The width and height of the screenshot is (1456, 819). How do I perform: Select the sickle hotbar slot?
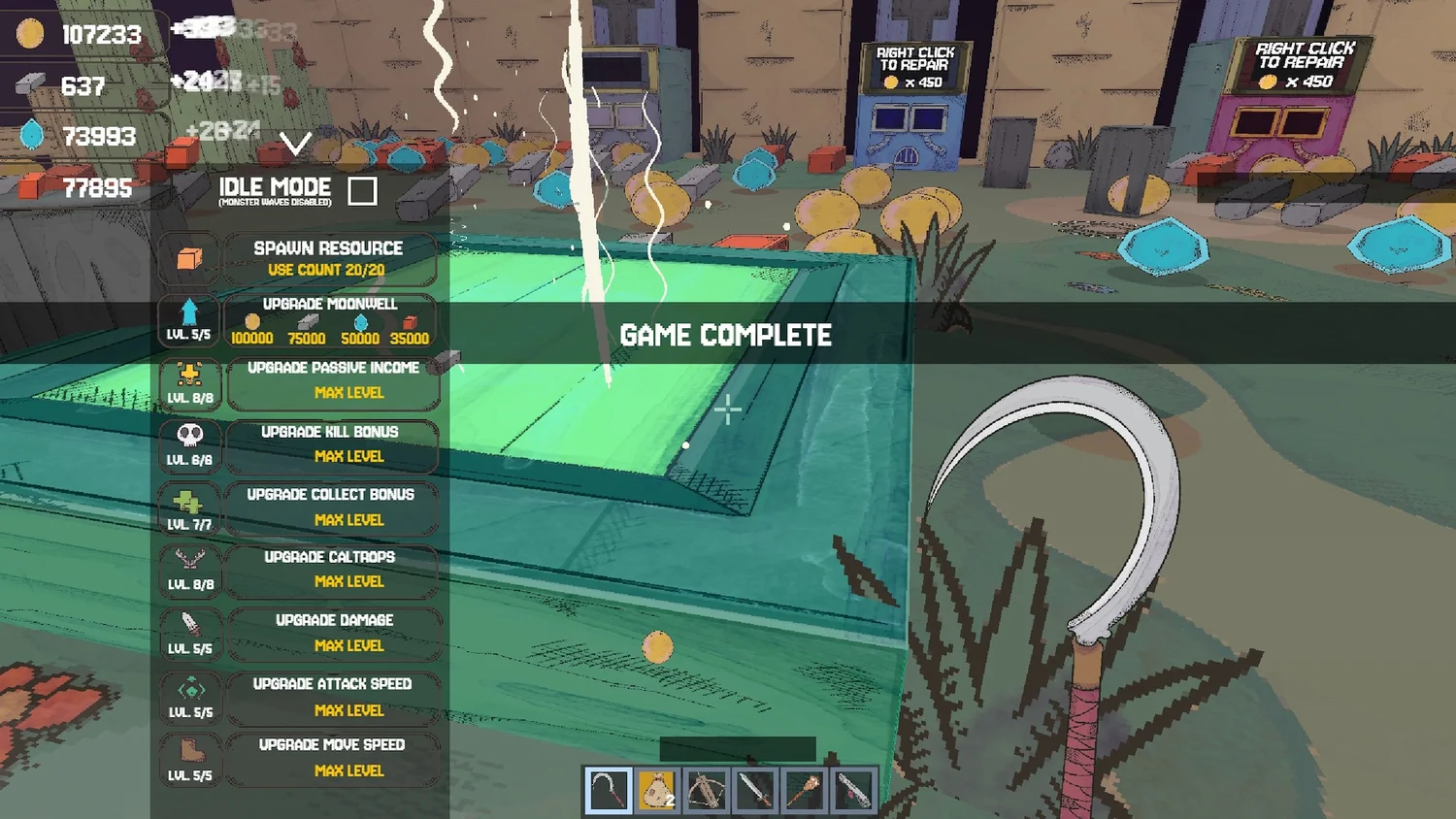608,791
